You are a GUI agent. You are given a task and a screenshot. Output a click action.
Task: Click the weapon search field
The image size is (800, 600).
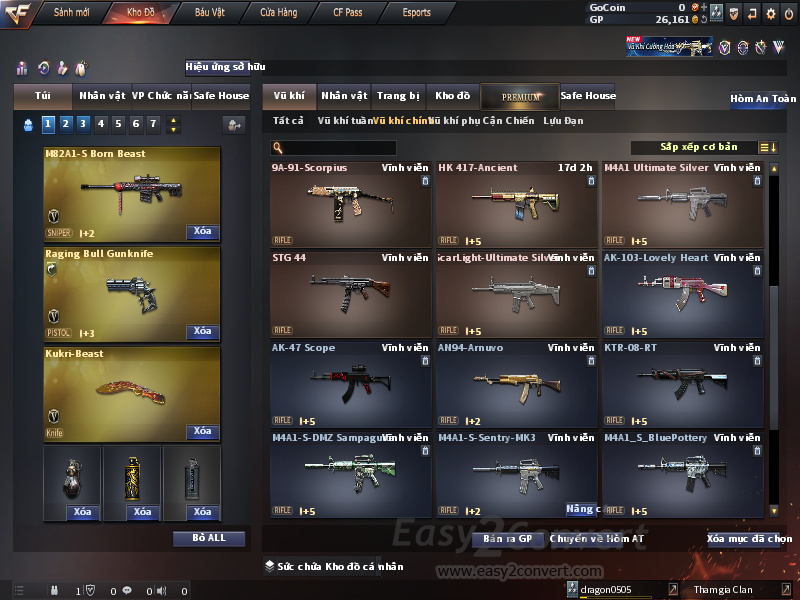coord(340,148)
